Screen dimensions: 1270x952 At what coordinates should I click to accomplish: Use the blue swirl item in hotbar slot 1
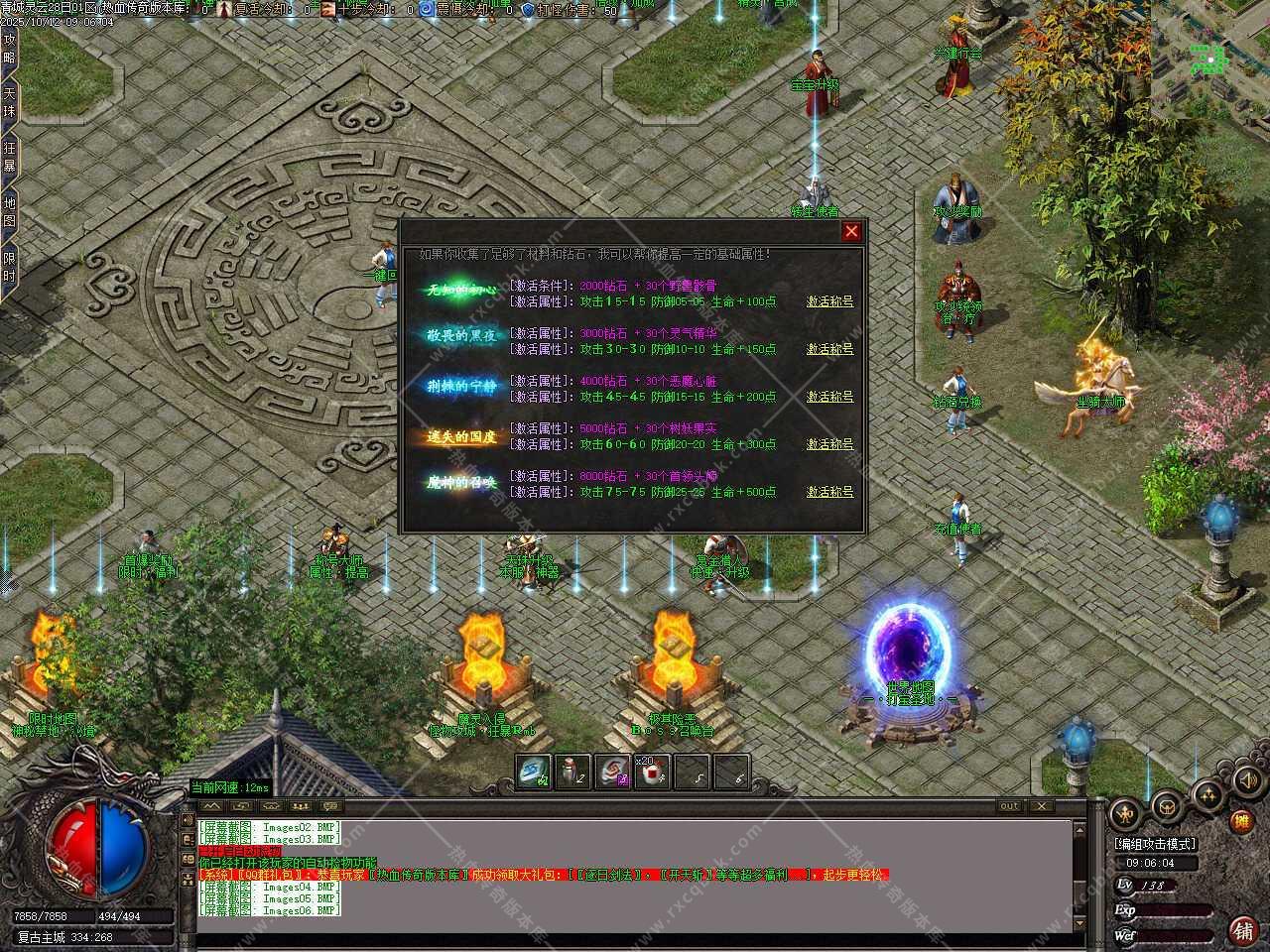533,772
